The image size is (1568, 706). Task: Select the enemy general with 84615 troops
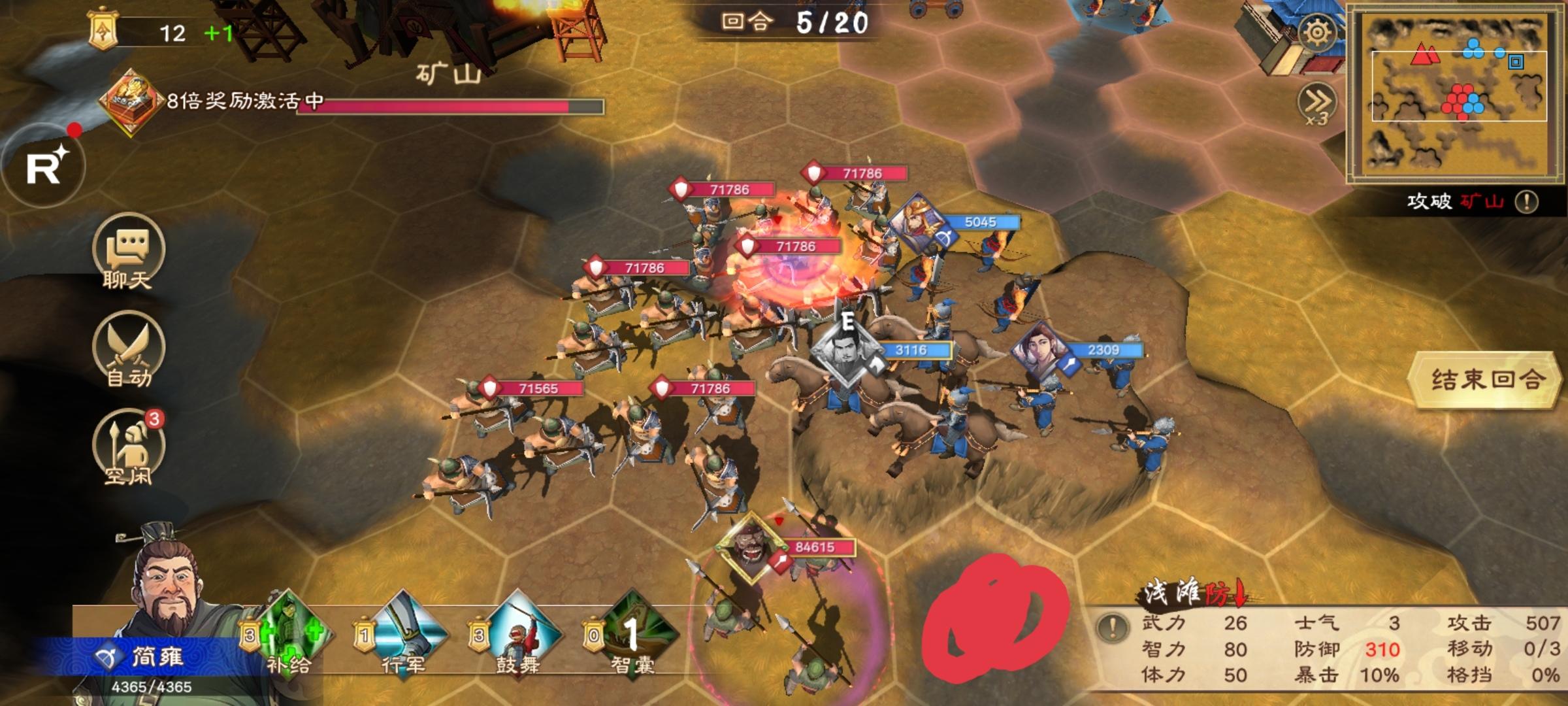click(751, 546)
